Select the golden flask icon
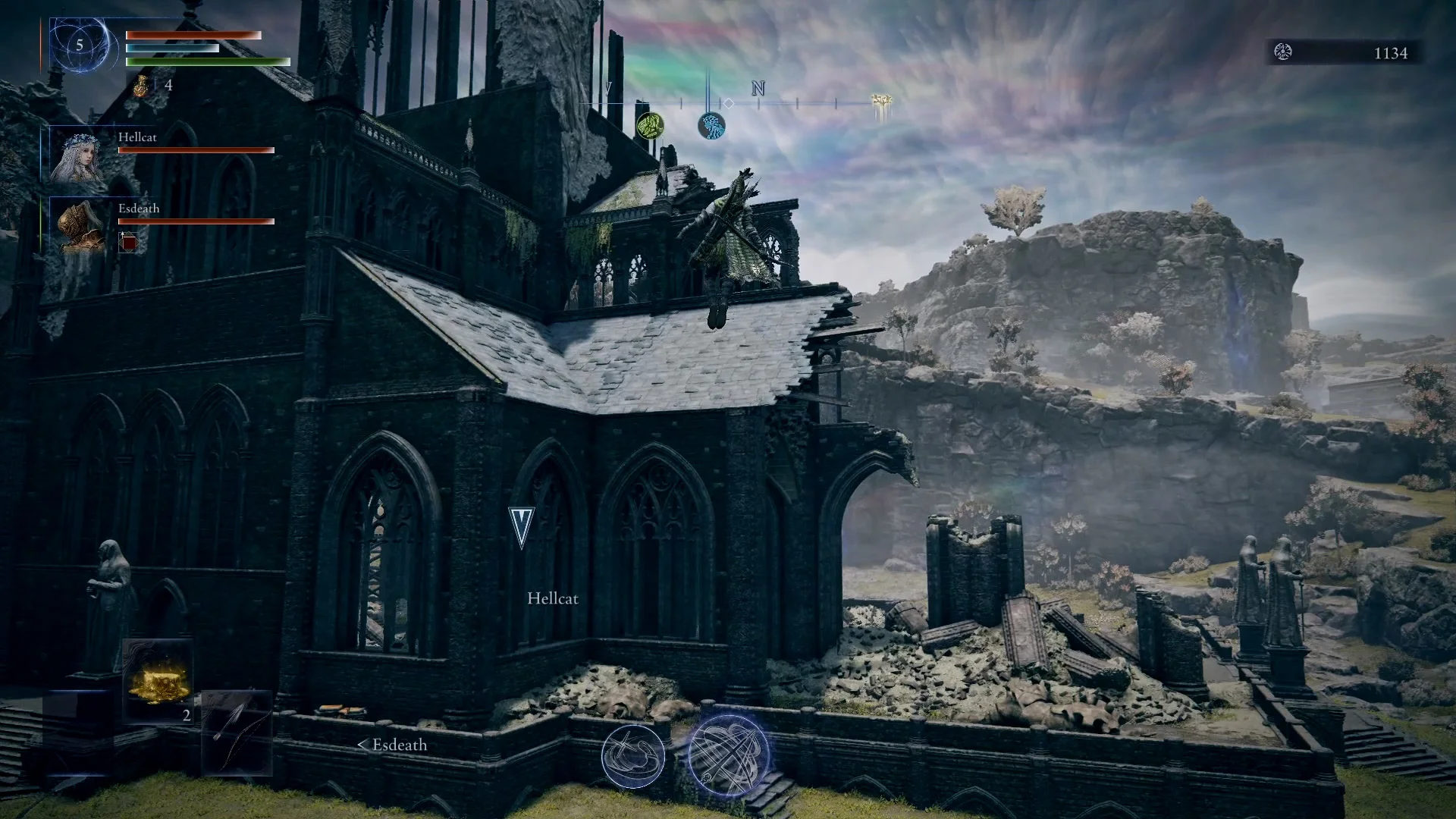This screenshot has height=819, width=1456. (142, 86)
